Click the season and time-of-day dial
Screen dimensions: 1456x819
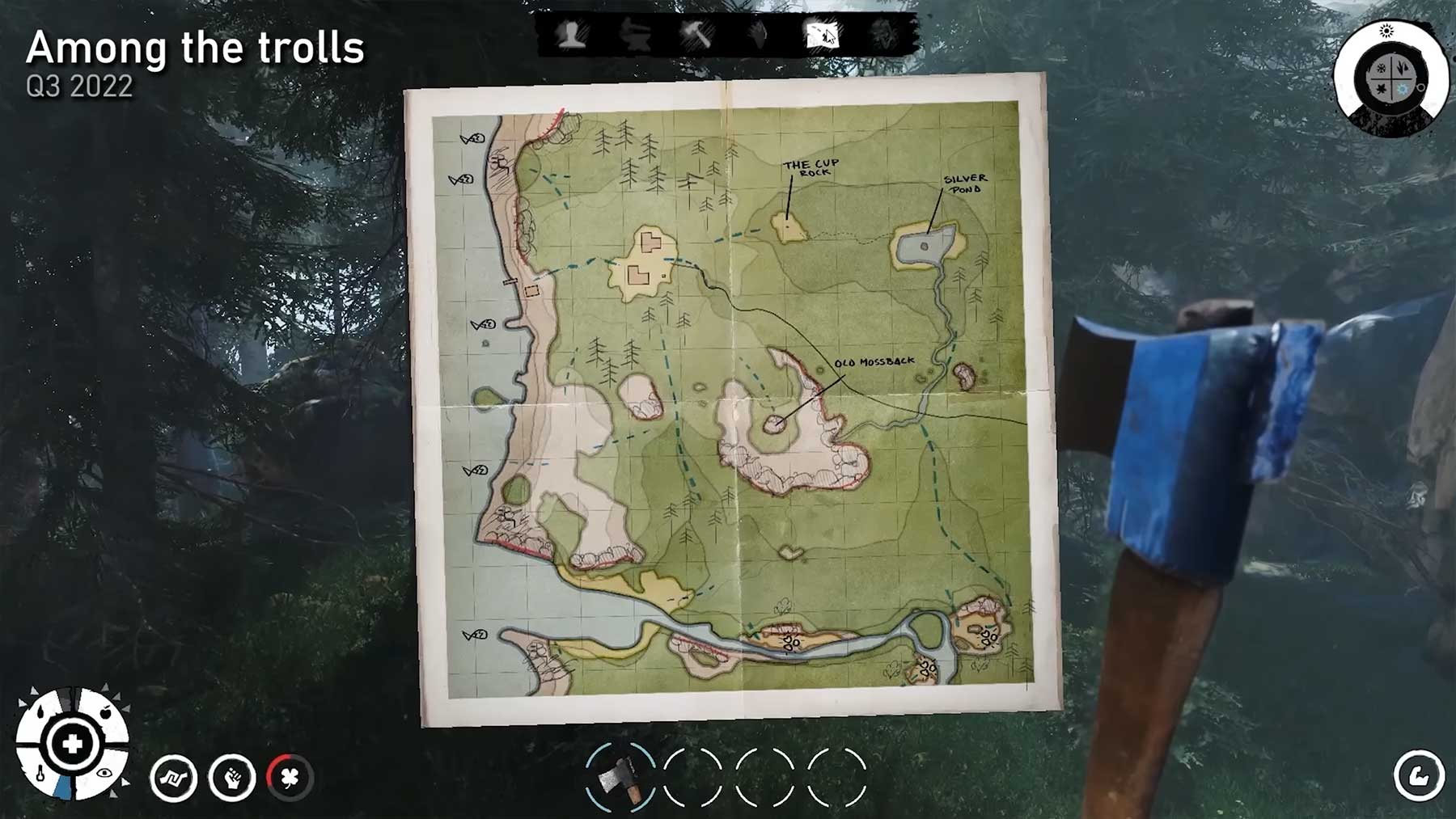(1391, 78)
